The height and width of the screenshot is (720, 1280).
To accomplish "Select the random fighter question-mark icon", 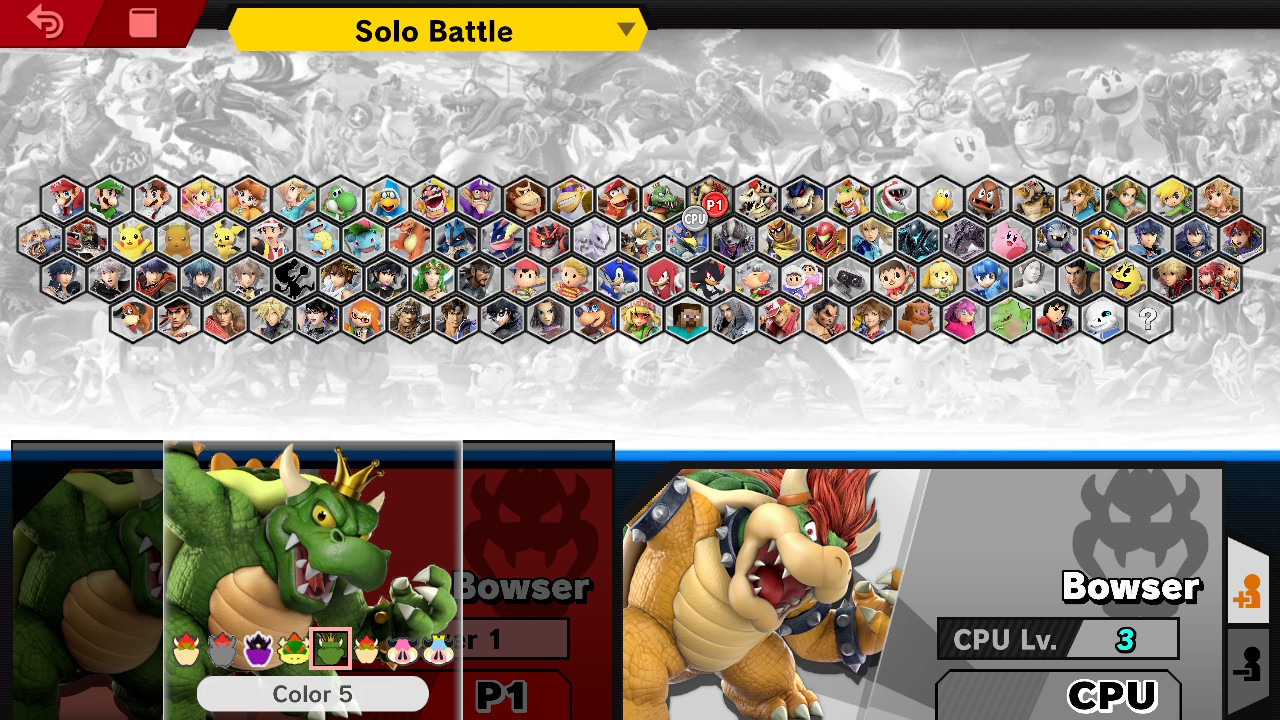I will (1149, 320).
